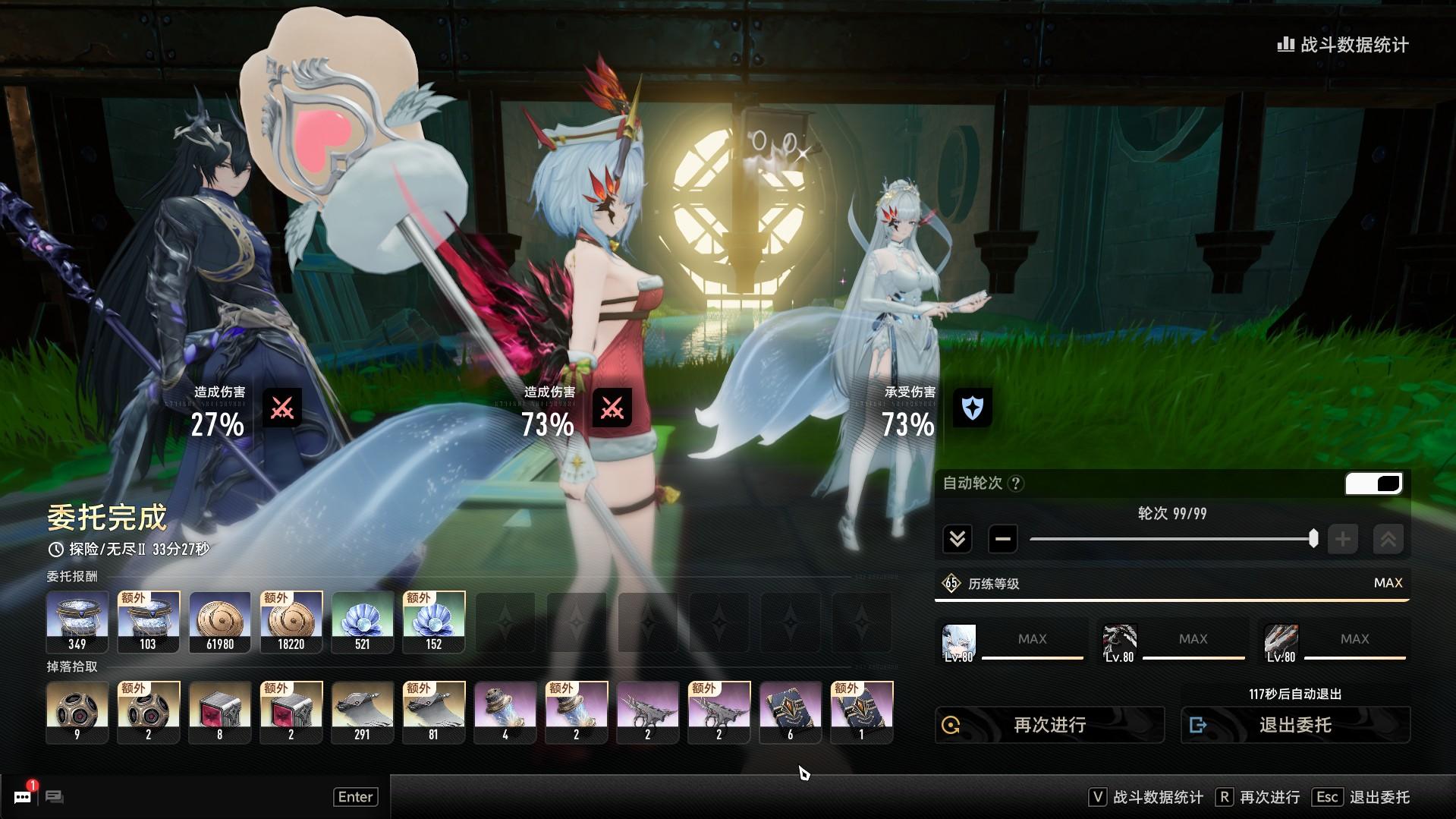Screen dimensions: 1456x819
Task: Inspect the 291 count dropped item
Action: 363,712
